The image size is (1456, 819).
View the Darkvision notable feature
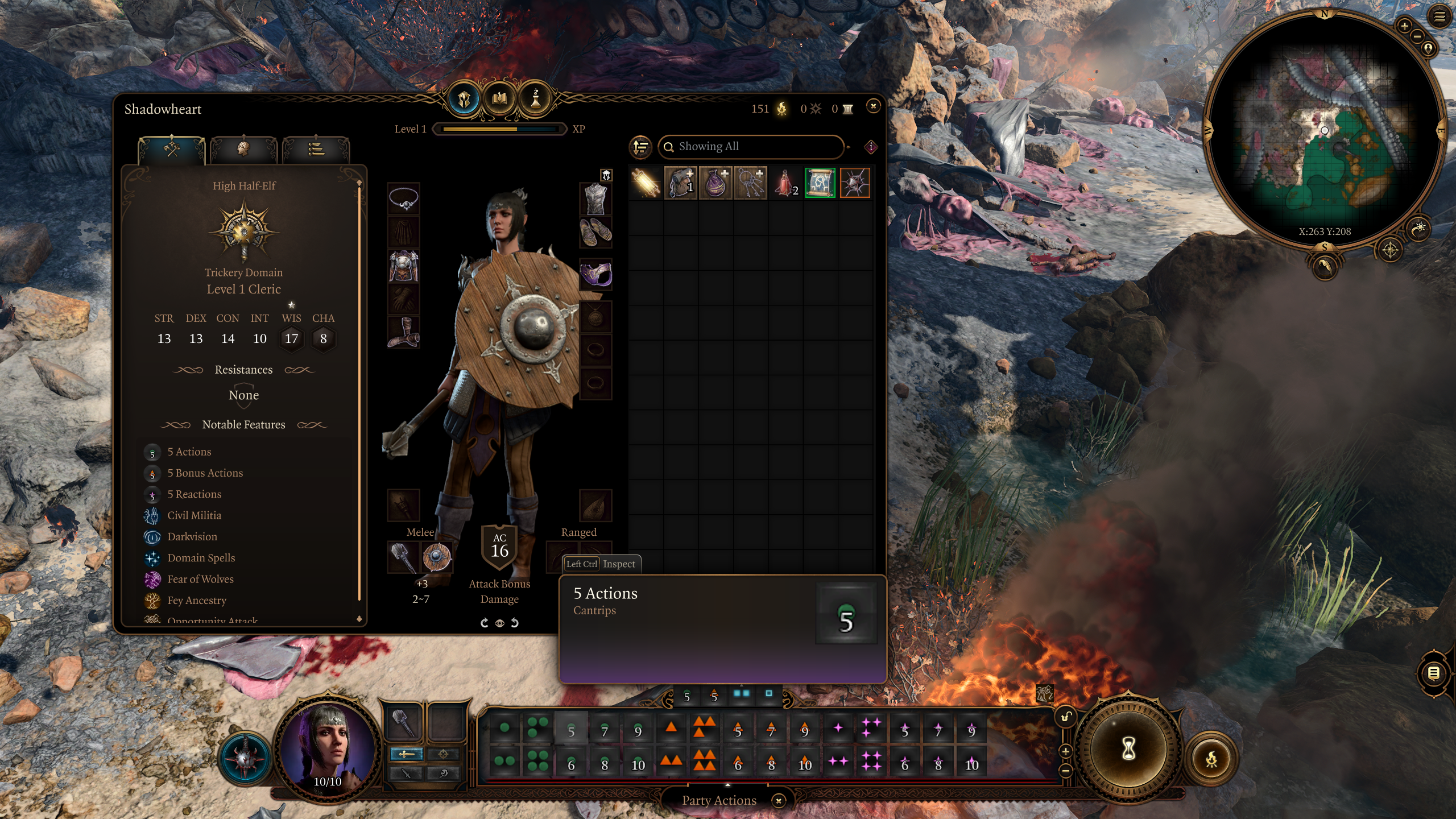(x=192, y=536)
